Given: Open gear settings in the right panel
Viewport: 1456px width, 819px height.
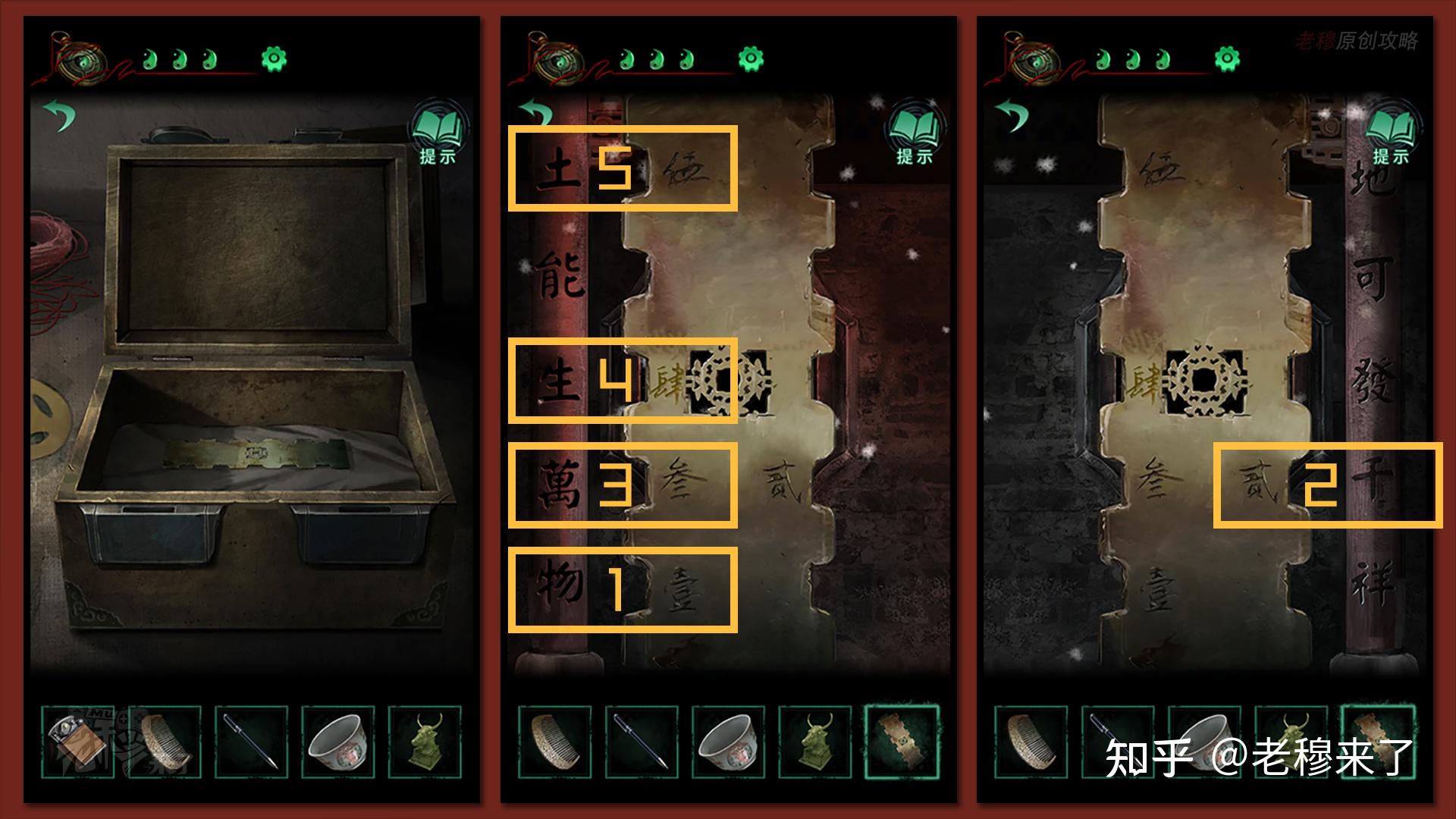Looking at the screenshot, I should (x=1227, y=58).
